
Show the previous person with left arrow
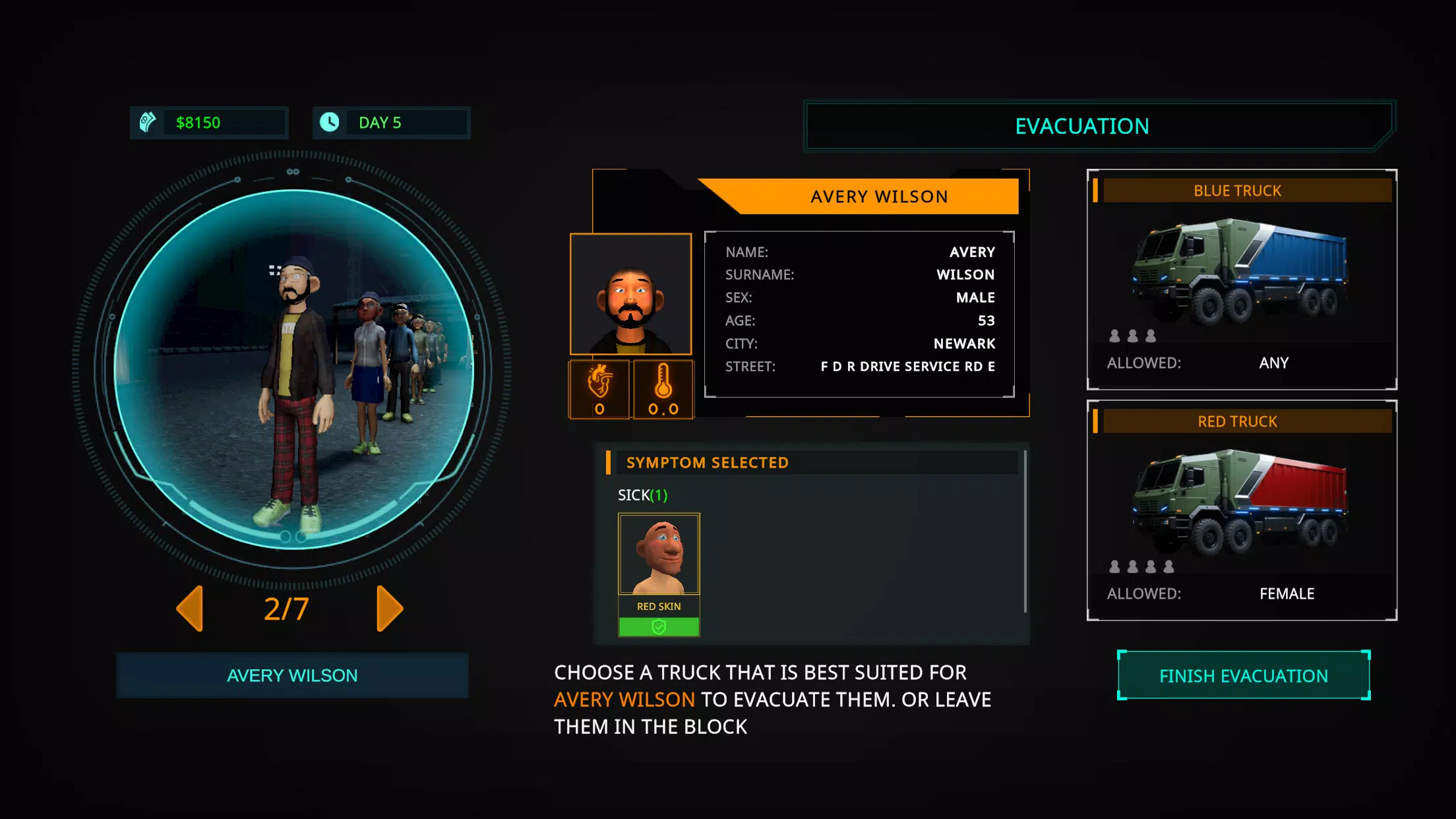[x=190, y=608]
